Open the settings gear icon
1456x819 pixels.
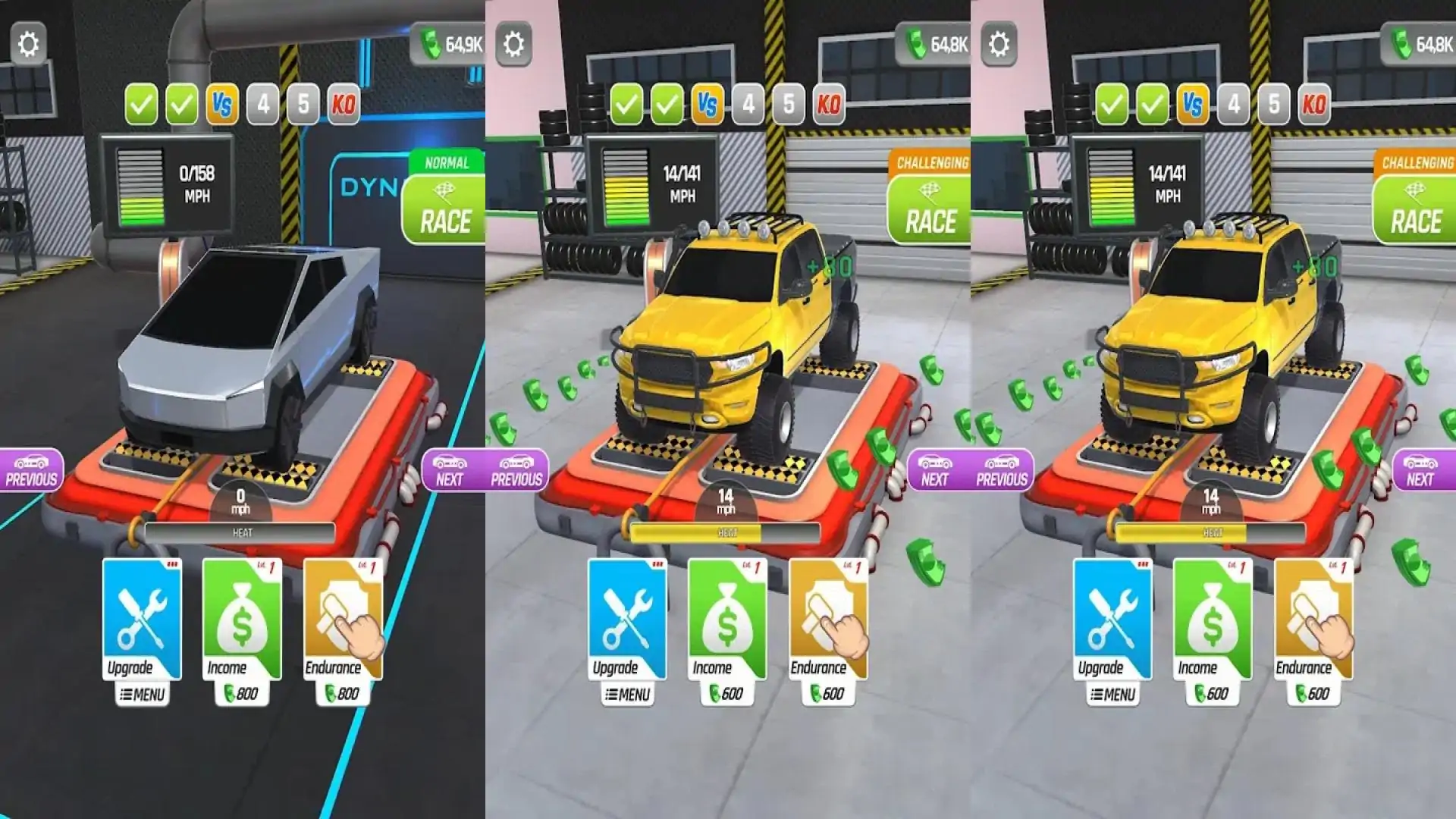29,43
